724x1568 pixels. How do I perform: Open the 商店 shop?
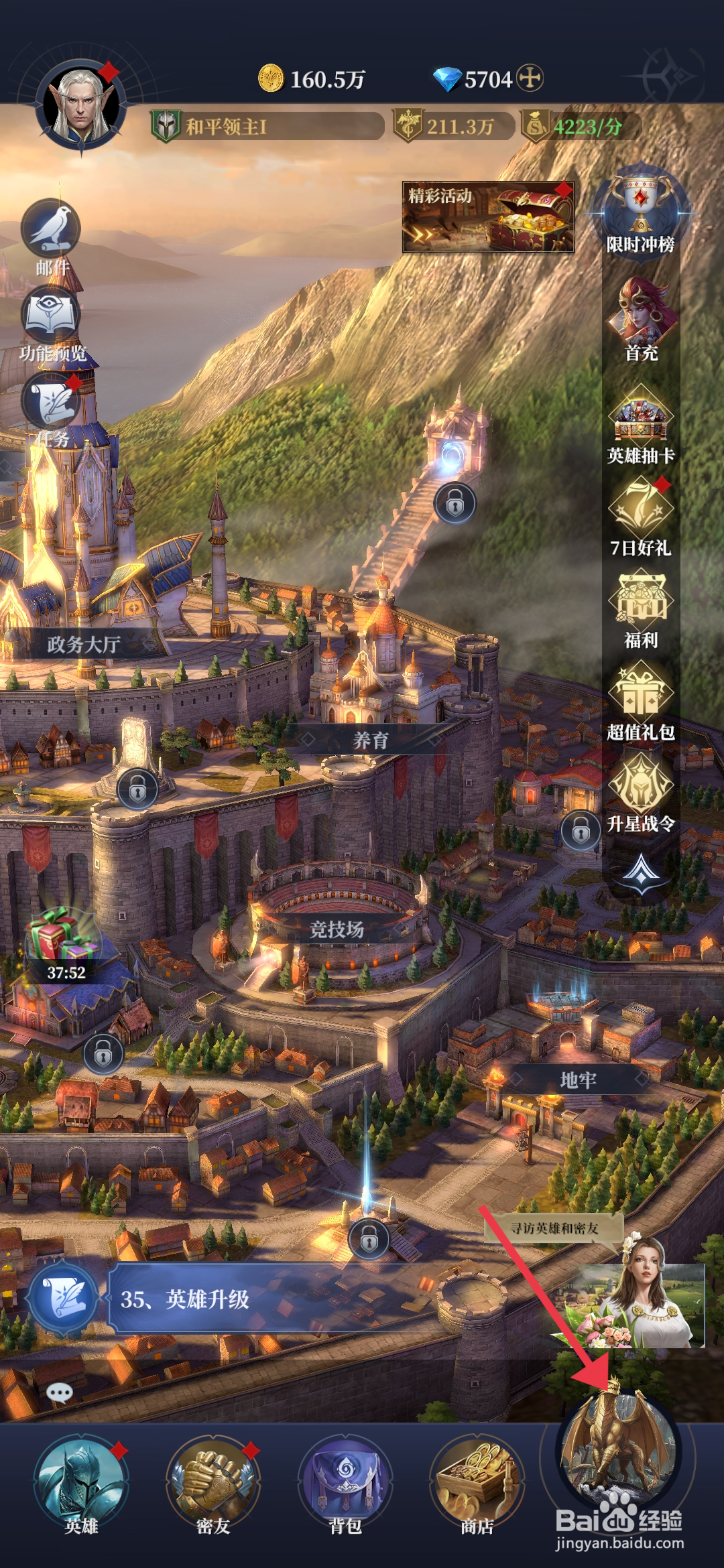point(477,1481)
